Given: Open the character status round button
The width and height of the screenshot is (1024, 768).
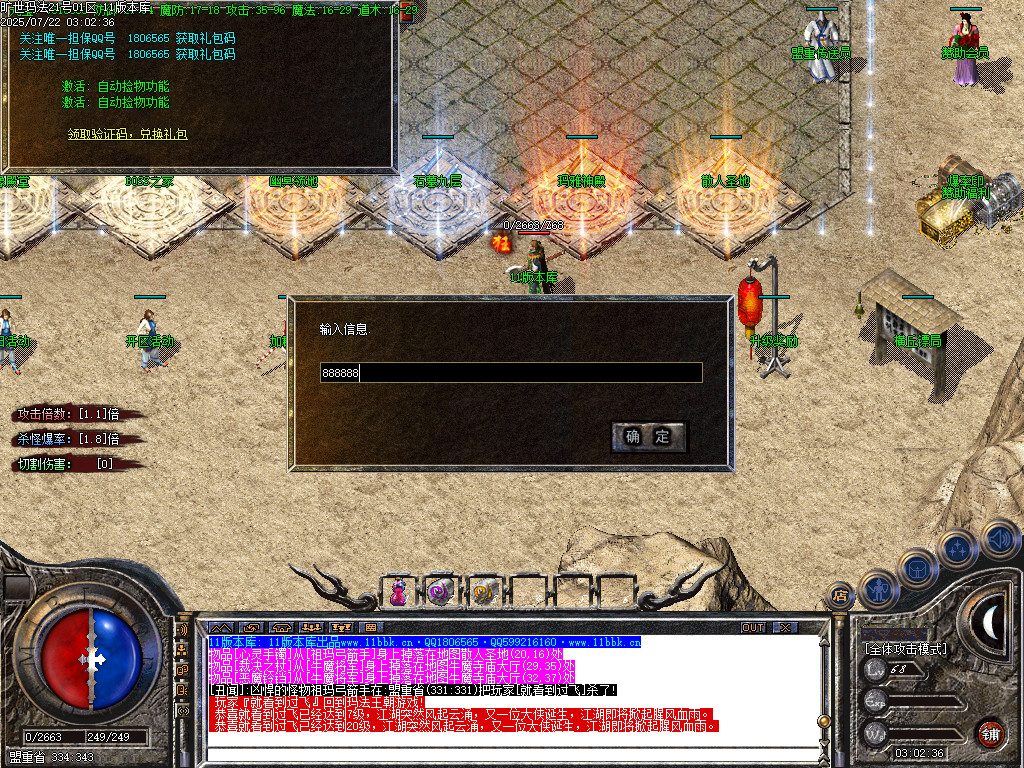Looking at the screenshot, I should click(x=879, y=590).
